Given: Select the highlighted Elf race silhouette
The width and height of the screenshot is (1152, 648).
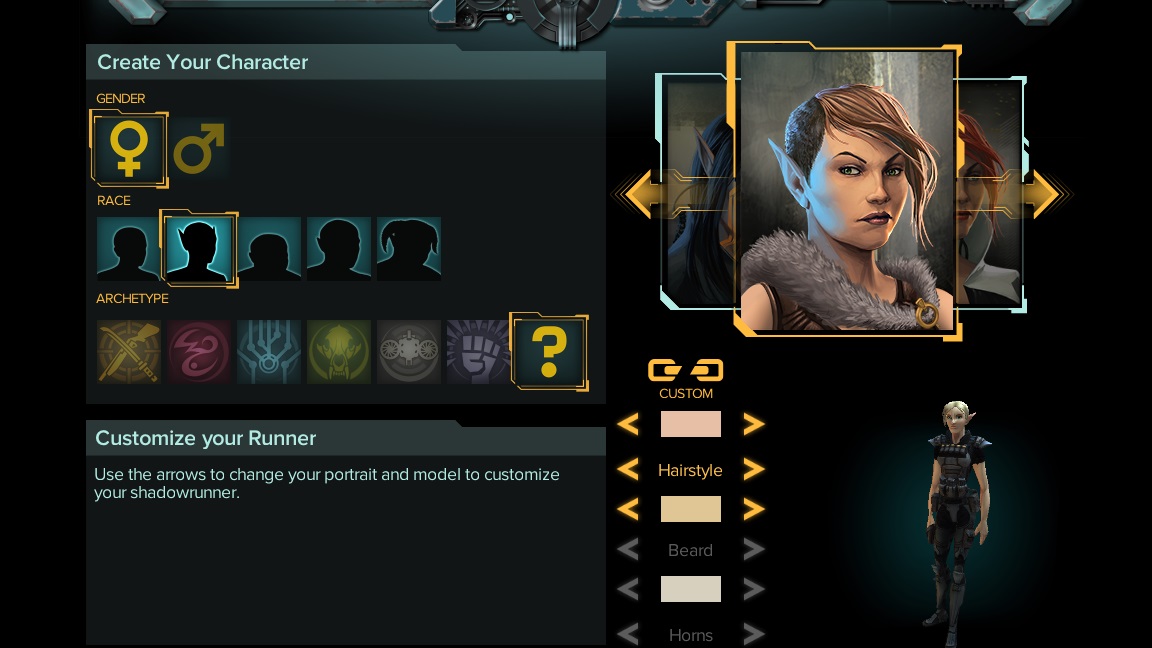Looking at the screenshot, I should pos(199,248).
